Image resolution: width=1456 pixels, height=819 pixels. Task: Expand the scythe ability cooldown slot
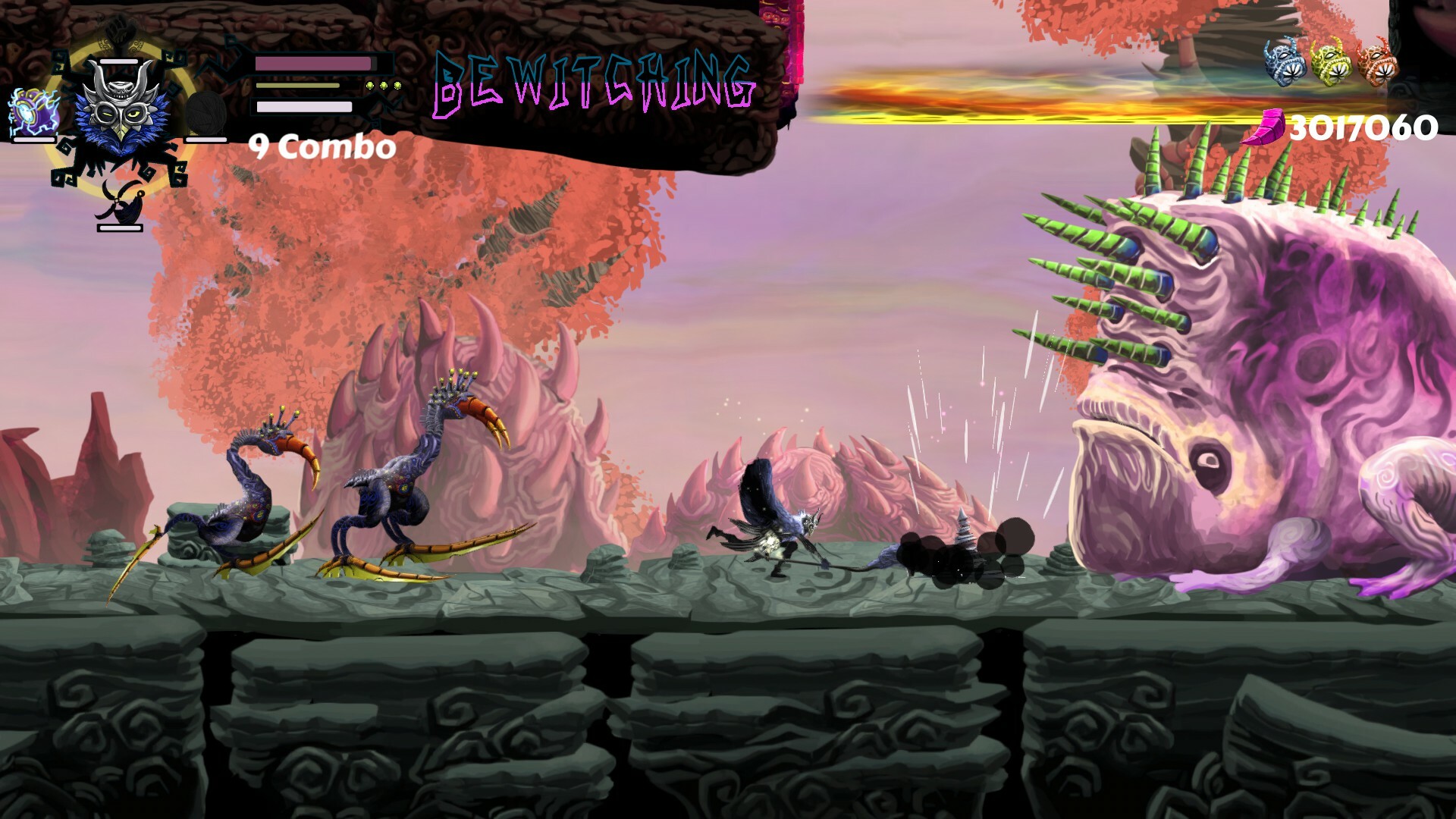pyautogui.click(x=119, y=228)
